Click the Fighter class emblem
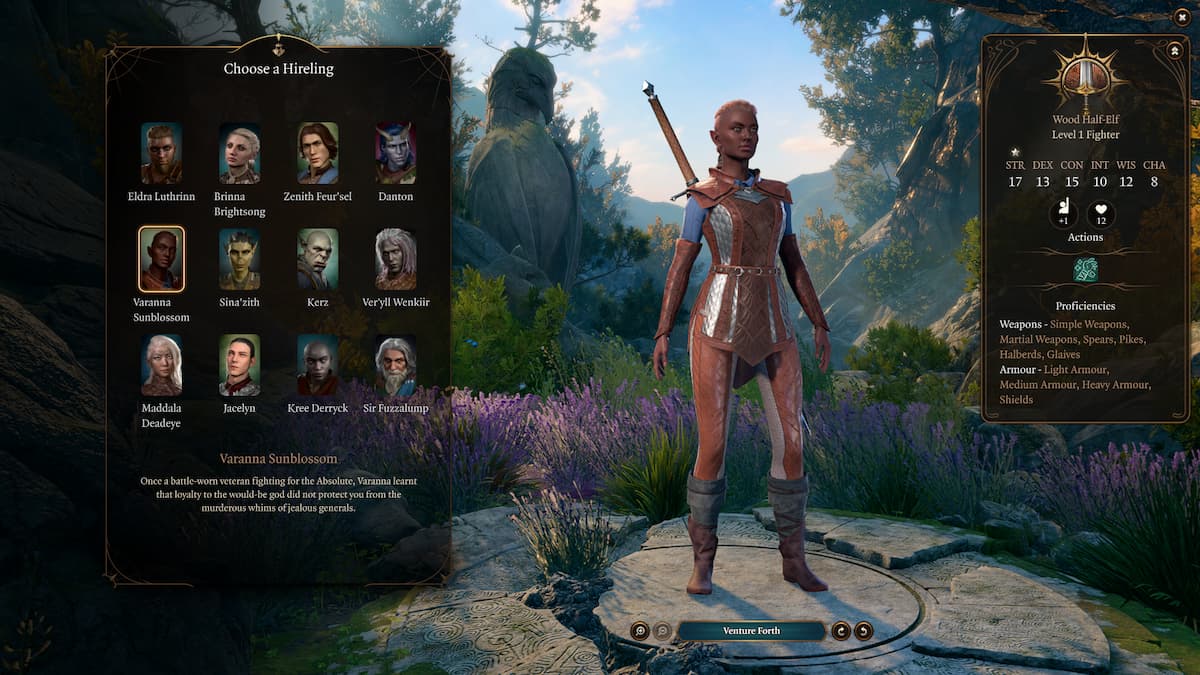The image size is (1200, 675). [x=1085, y=76]
